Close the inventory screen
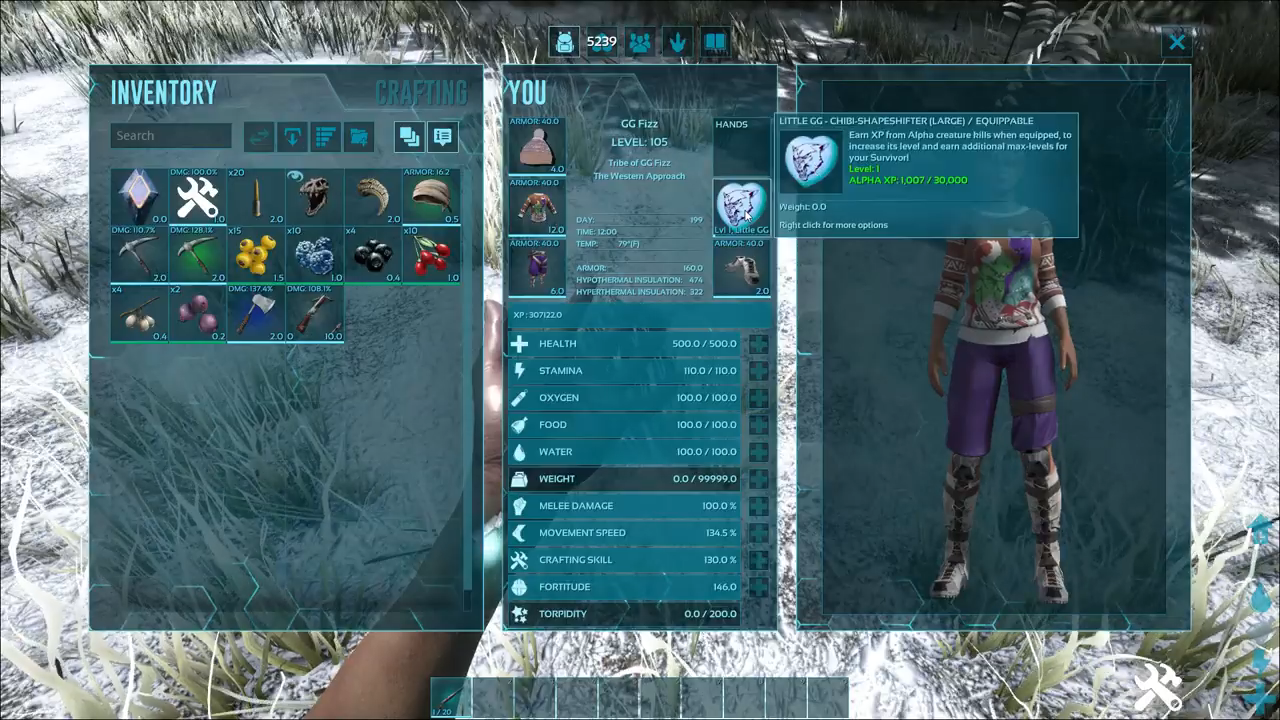 (1177, 42)
